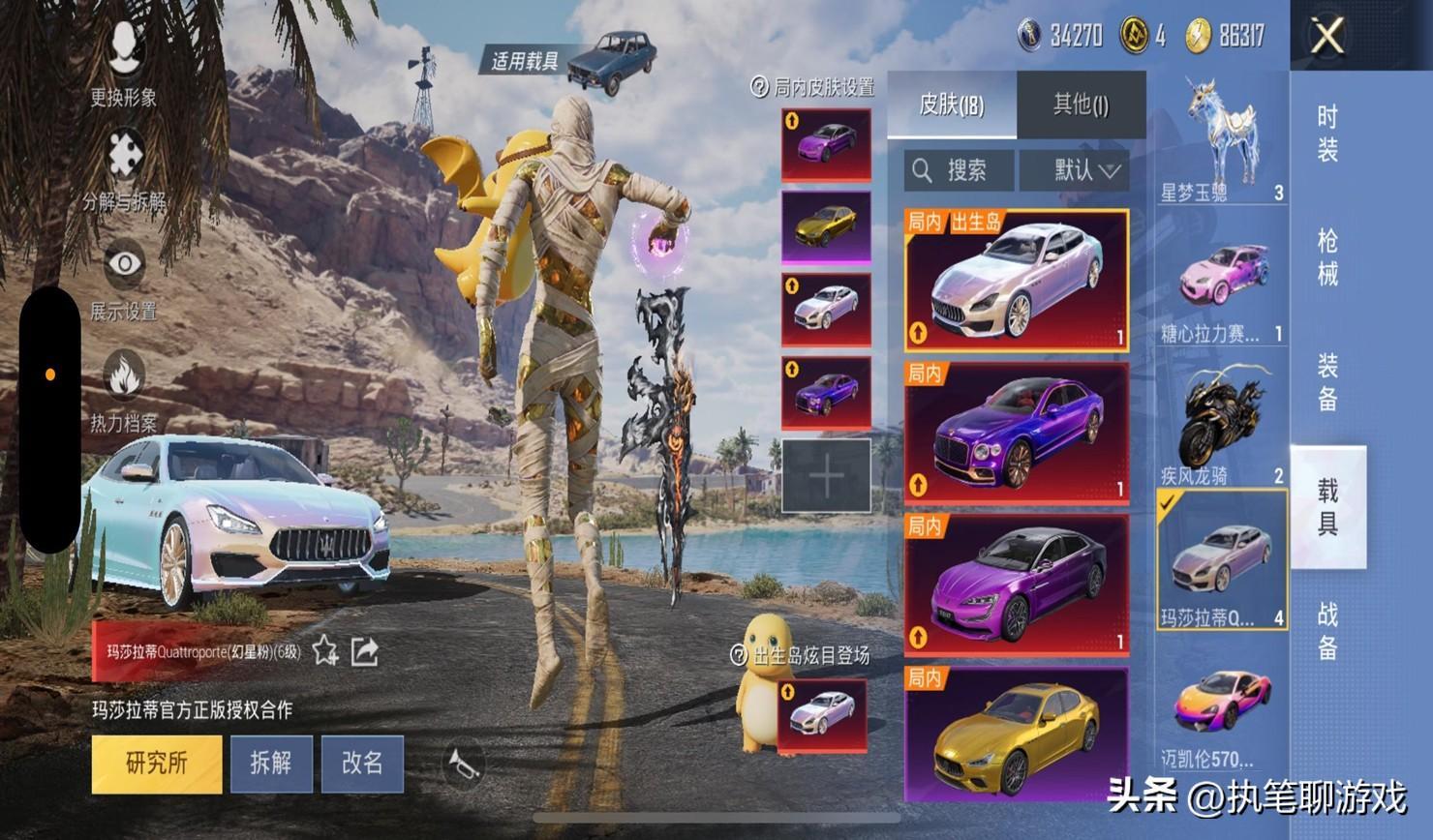The image size is (1433, 840).
Task: Open 热力档案 flame icon
Action: pos(124,387)
